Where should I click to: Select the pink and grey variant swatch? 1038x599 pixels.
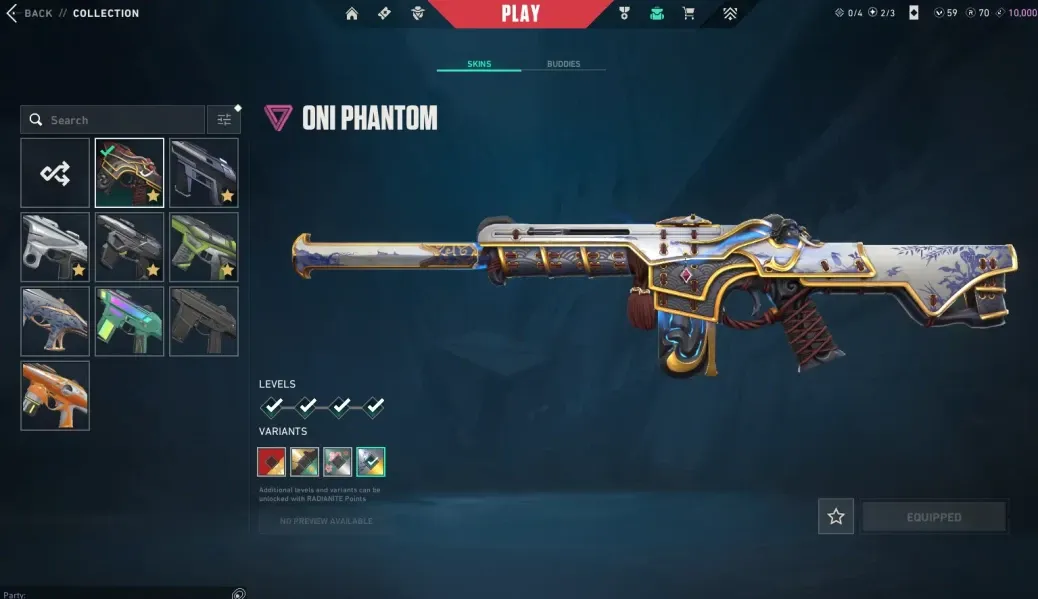(338, 461)
